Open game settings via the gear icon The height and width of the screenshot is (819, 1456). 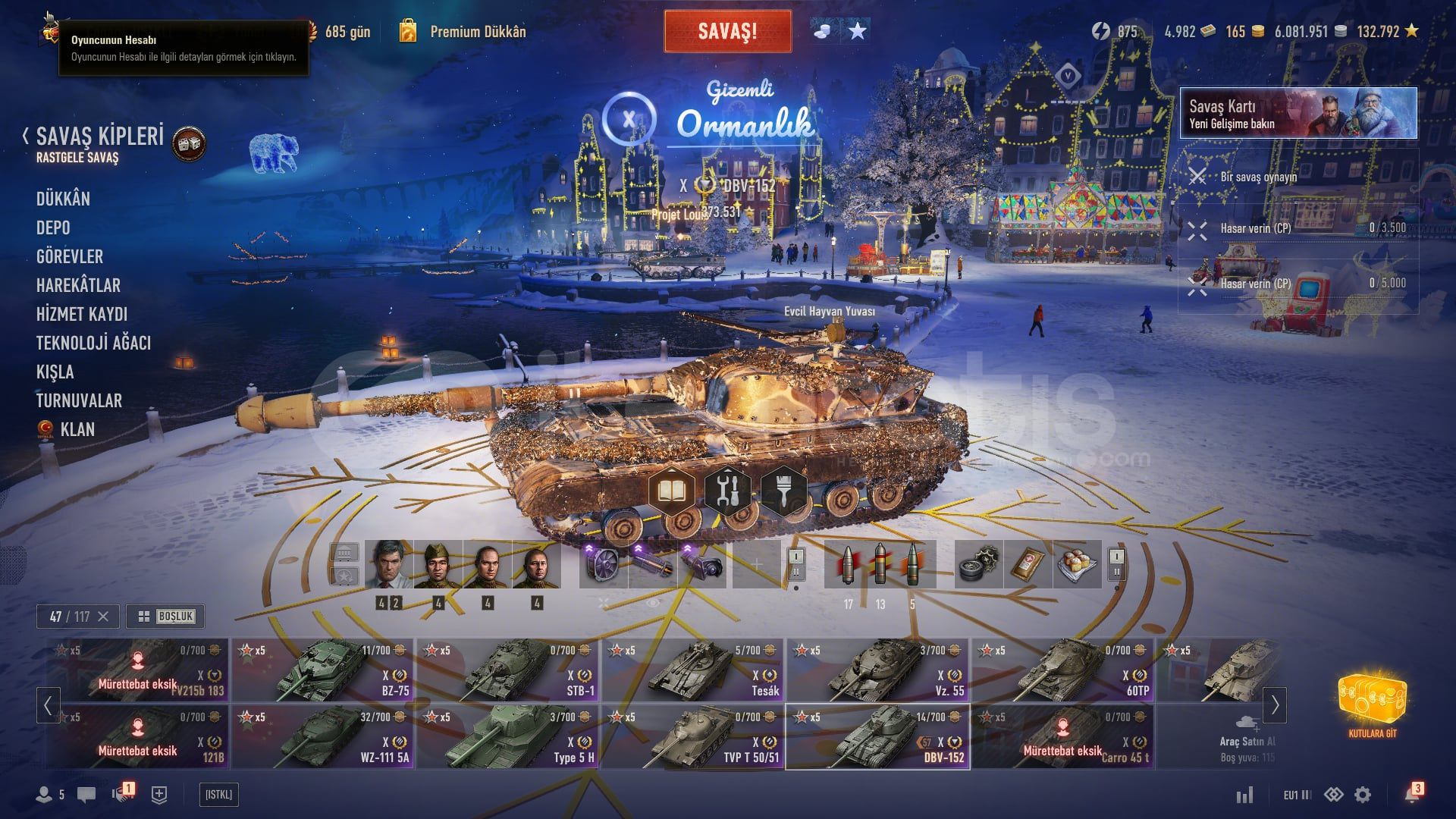pos(1363,795)
